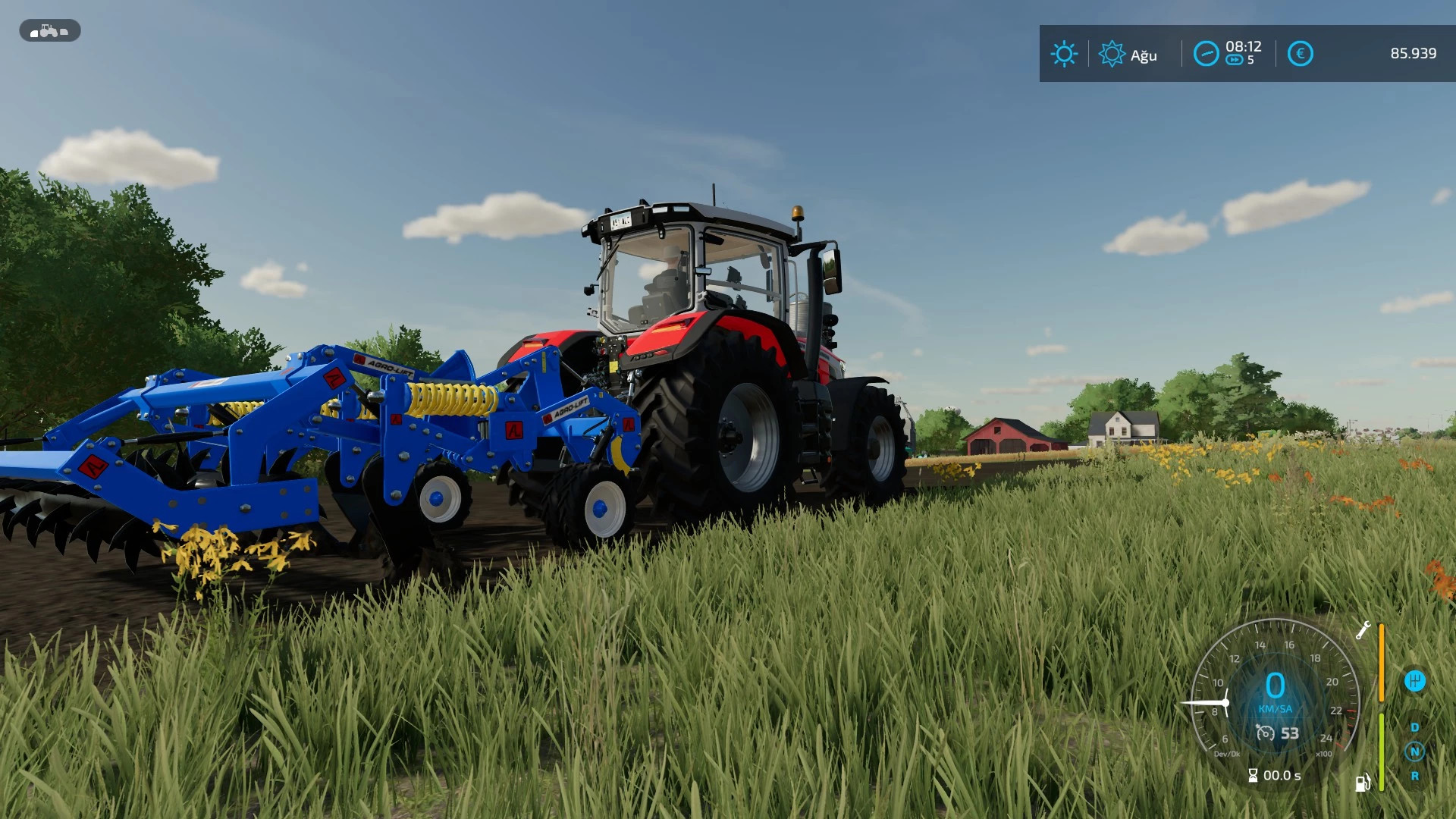Viewport: 1456px width, 819px height.
Task: Select the Ağu weather forecast icon
Action: 1112,53
